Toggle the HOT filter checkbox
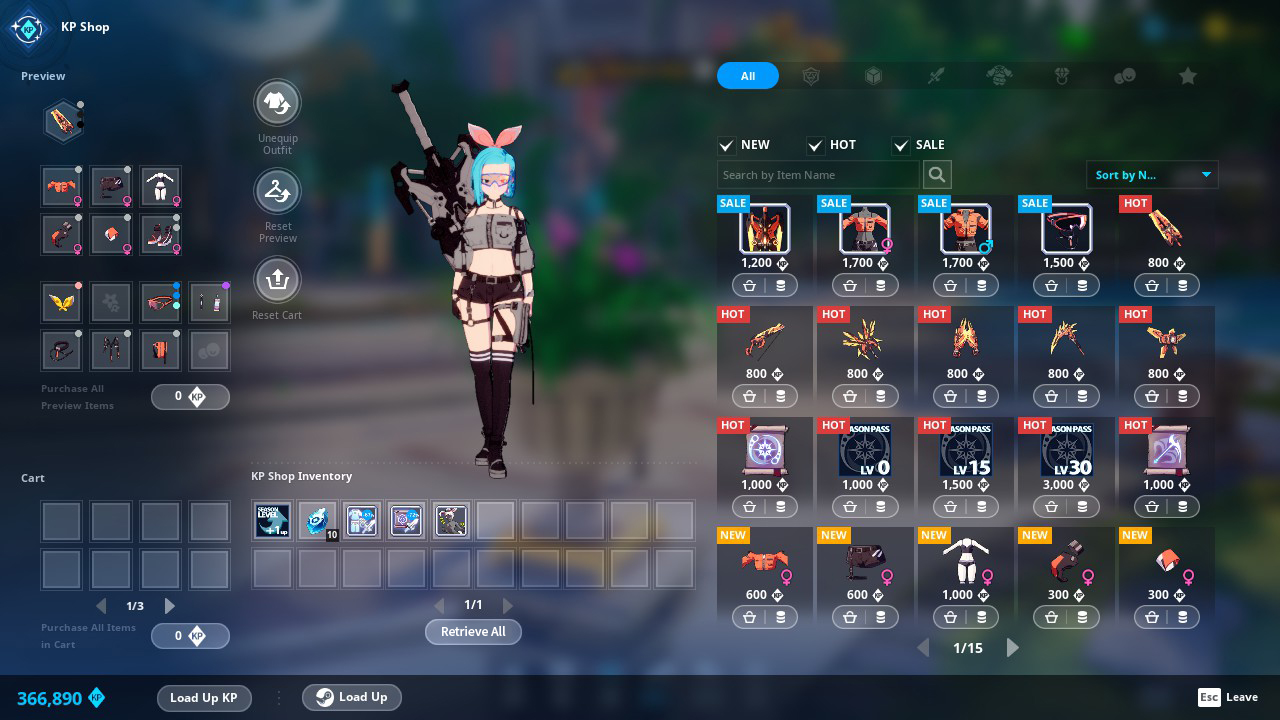Viewport: 1280px width, 720px height. click(x=815, y=145)
